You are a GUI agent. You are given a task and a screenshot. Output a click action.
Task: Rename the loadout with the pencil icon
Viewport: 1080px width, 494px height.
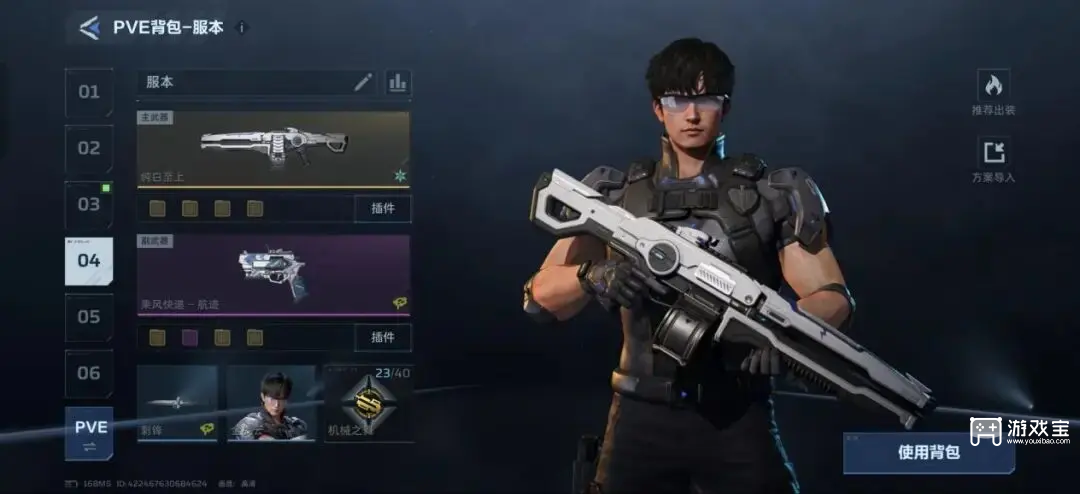click(x=363, y=82)
